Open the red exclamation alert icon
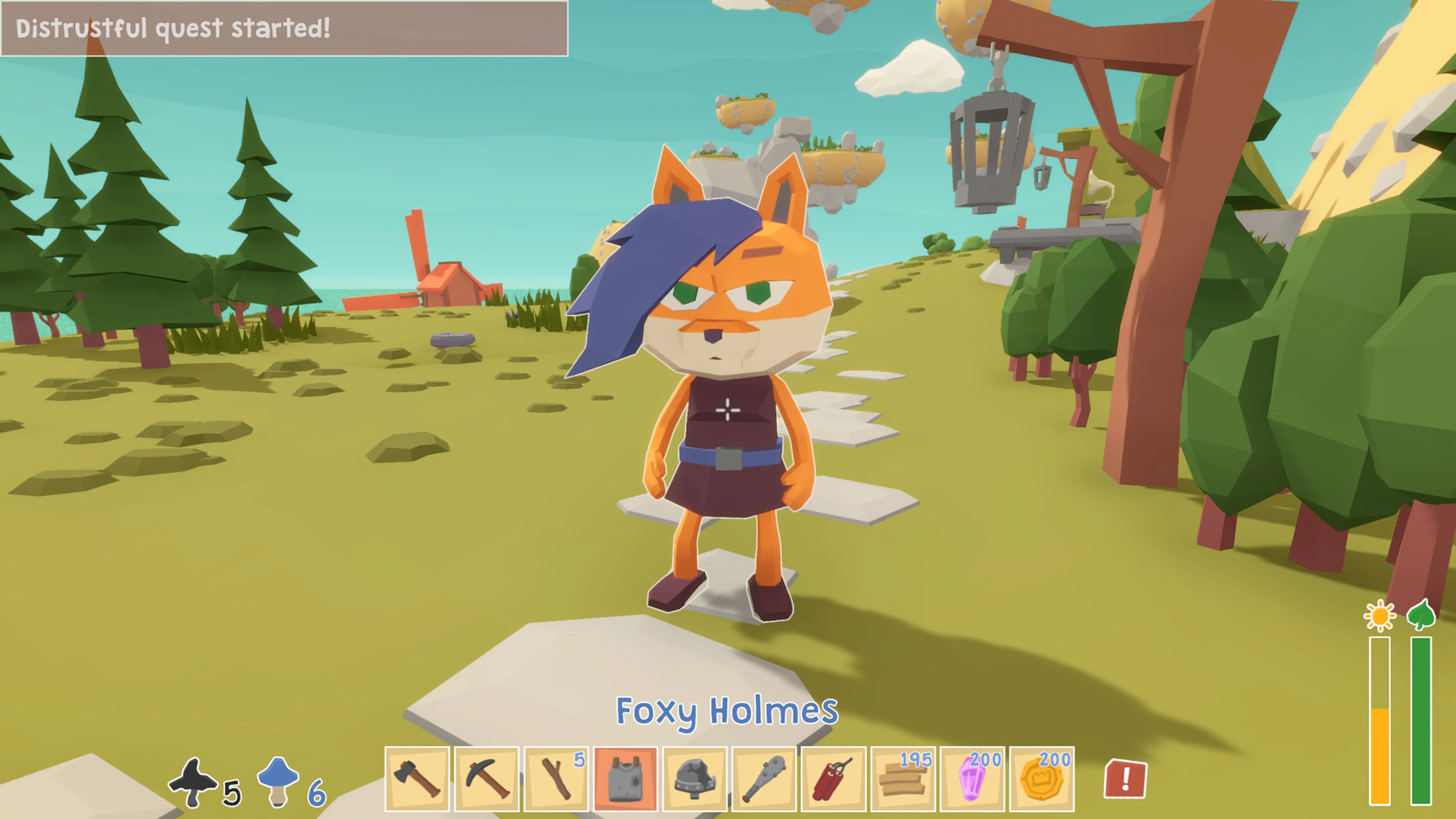This screenshot has height=819, width=1456. point(1127,778)
